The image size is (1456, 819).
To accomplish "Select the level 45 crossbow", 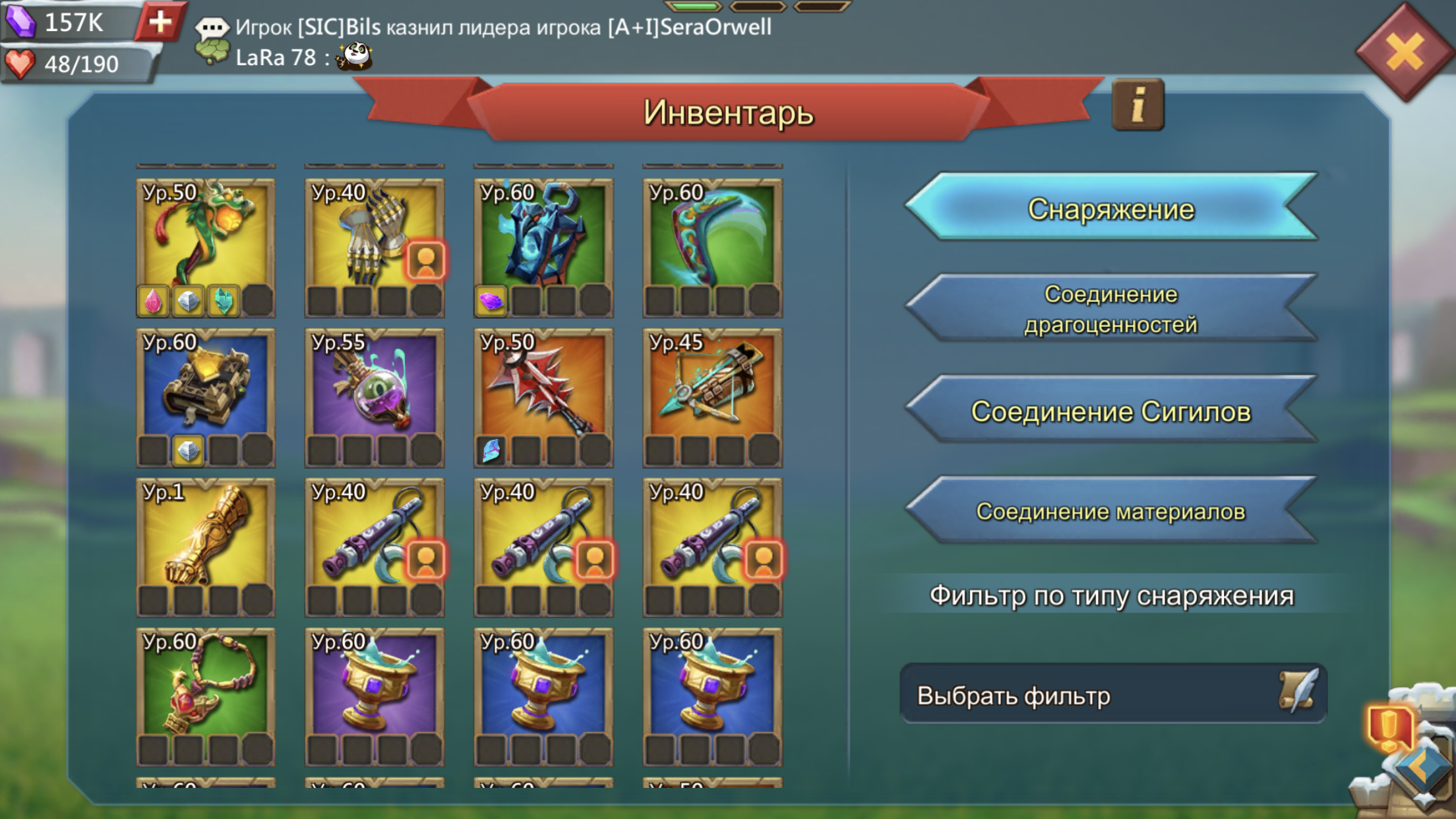I will point(712,387).
